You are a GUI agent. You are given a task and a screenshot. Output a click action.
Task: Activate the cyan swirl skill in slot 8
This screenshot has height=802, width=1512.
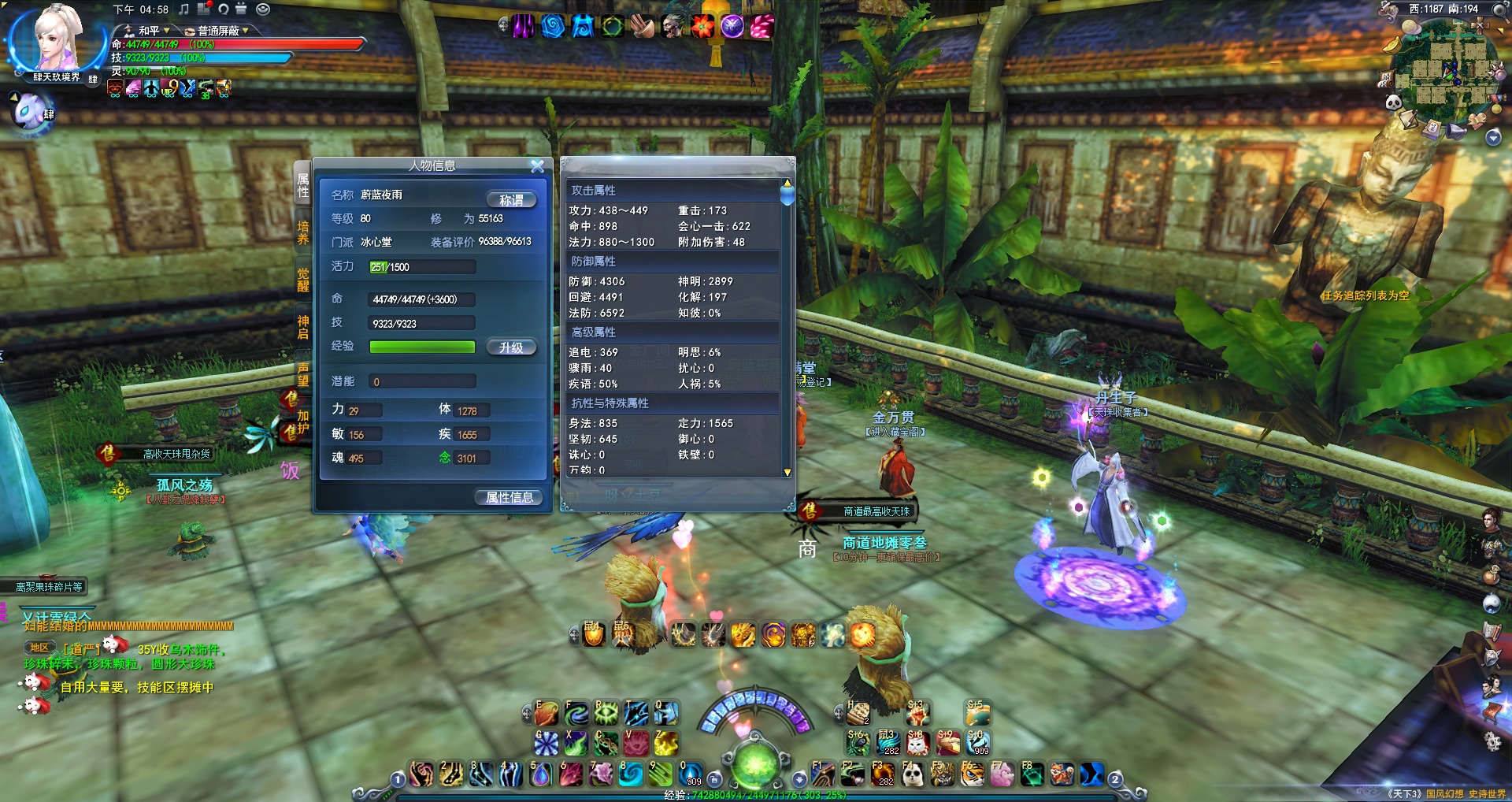click(x=631, y=774)
